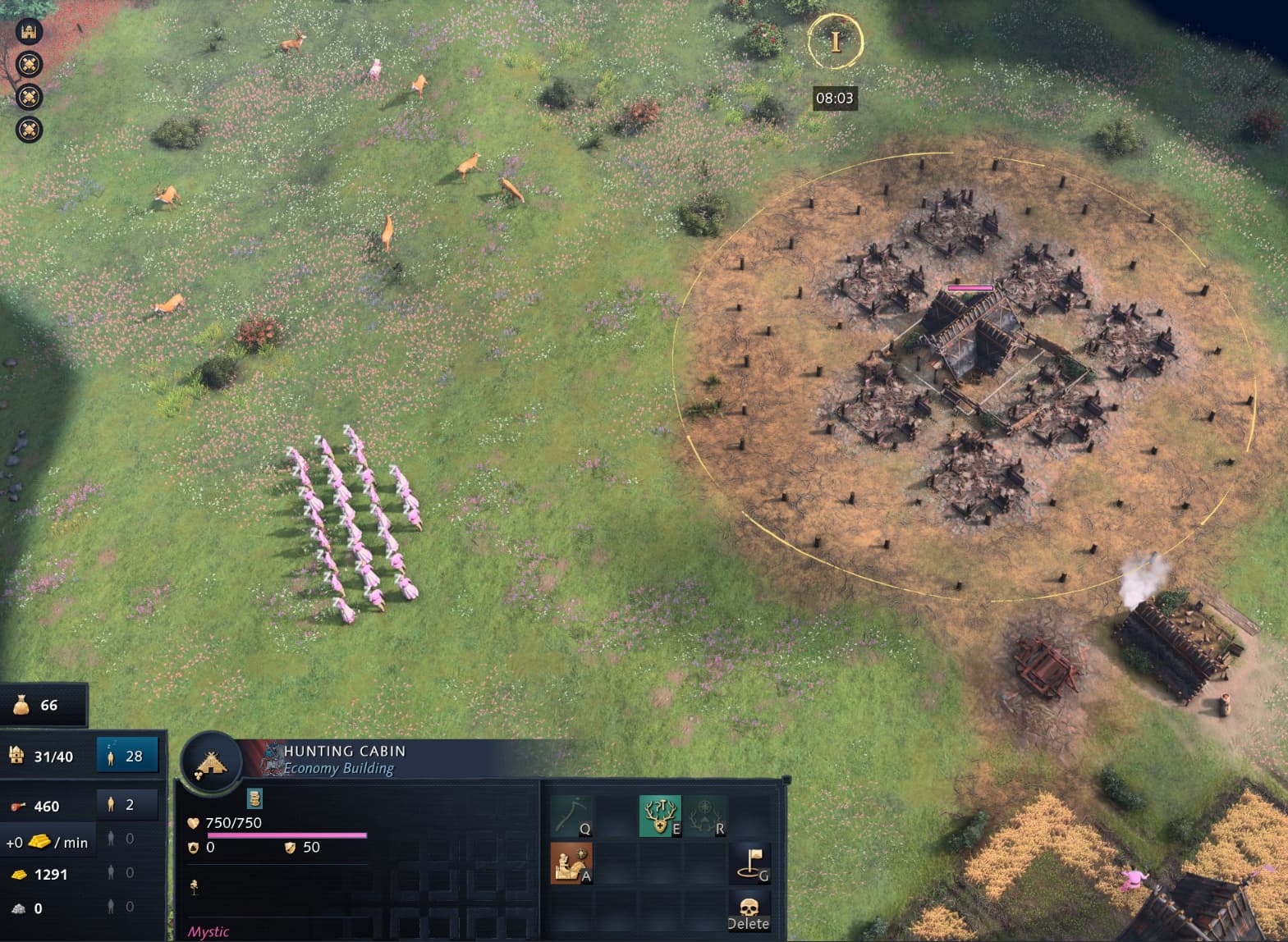Set rally point with the flag icon
The width and height of the screenshot is (1288, 942).
tap(749, 864)
